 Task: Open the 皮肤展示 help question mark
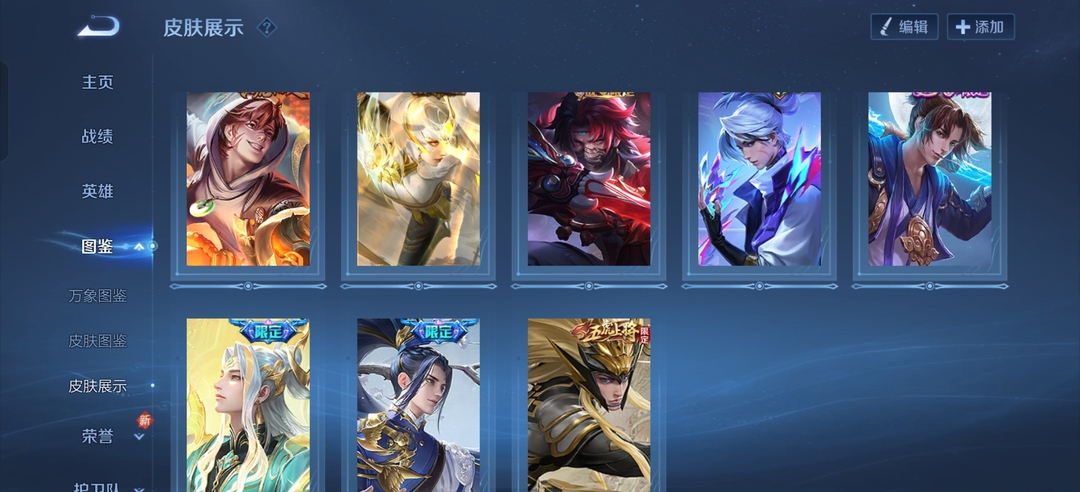tap(266, 27)
